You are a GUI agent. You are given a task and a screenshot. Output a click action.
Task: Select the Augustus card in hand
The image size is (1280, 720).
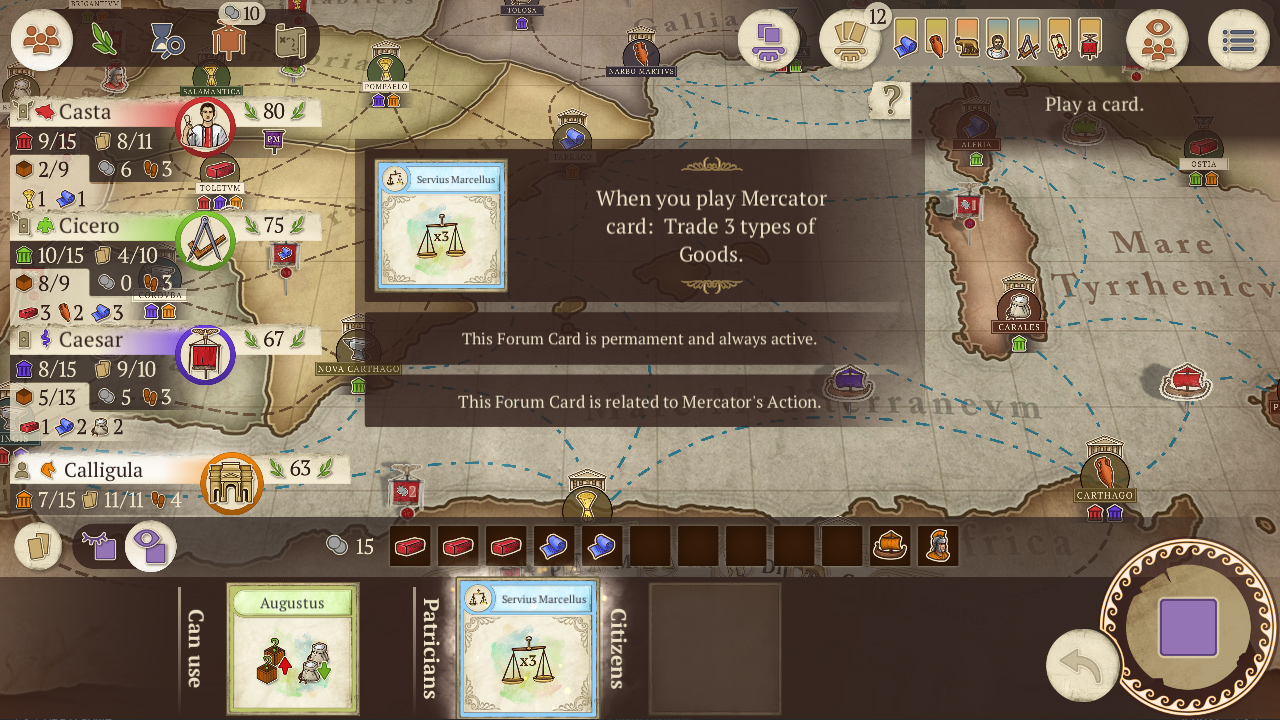[292, 650]
